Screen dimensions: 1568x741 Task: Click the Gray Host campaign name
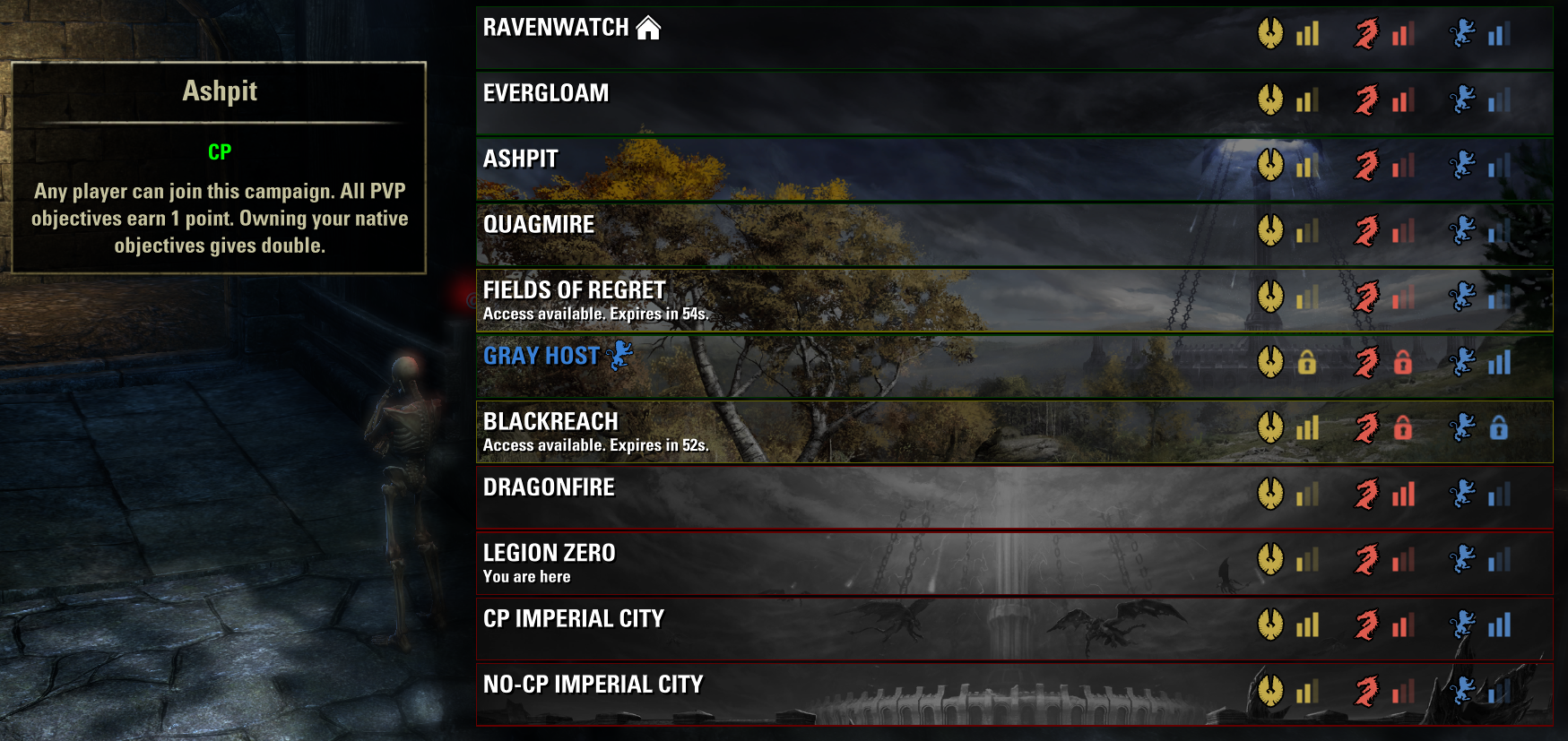541,356
